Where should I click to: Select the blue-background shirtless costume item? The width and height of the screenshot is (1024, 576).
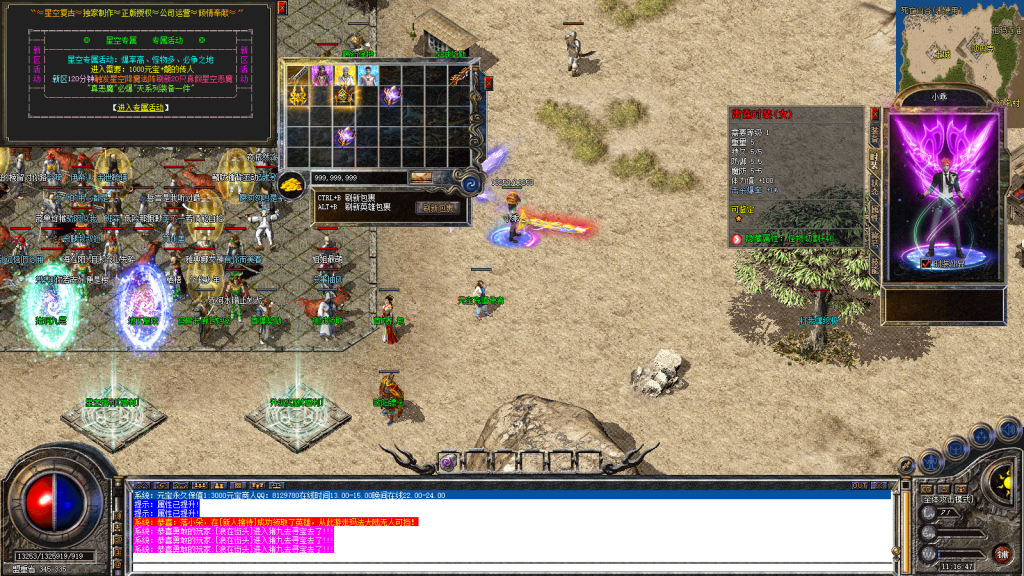(369, 76)
